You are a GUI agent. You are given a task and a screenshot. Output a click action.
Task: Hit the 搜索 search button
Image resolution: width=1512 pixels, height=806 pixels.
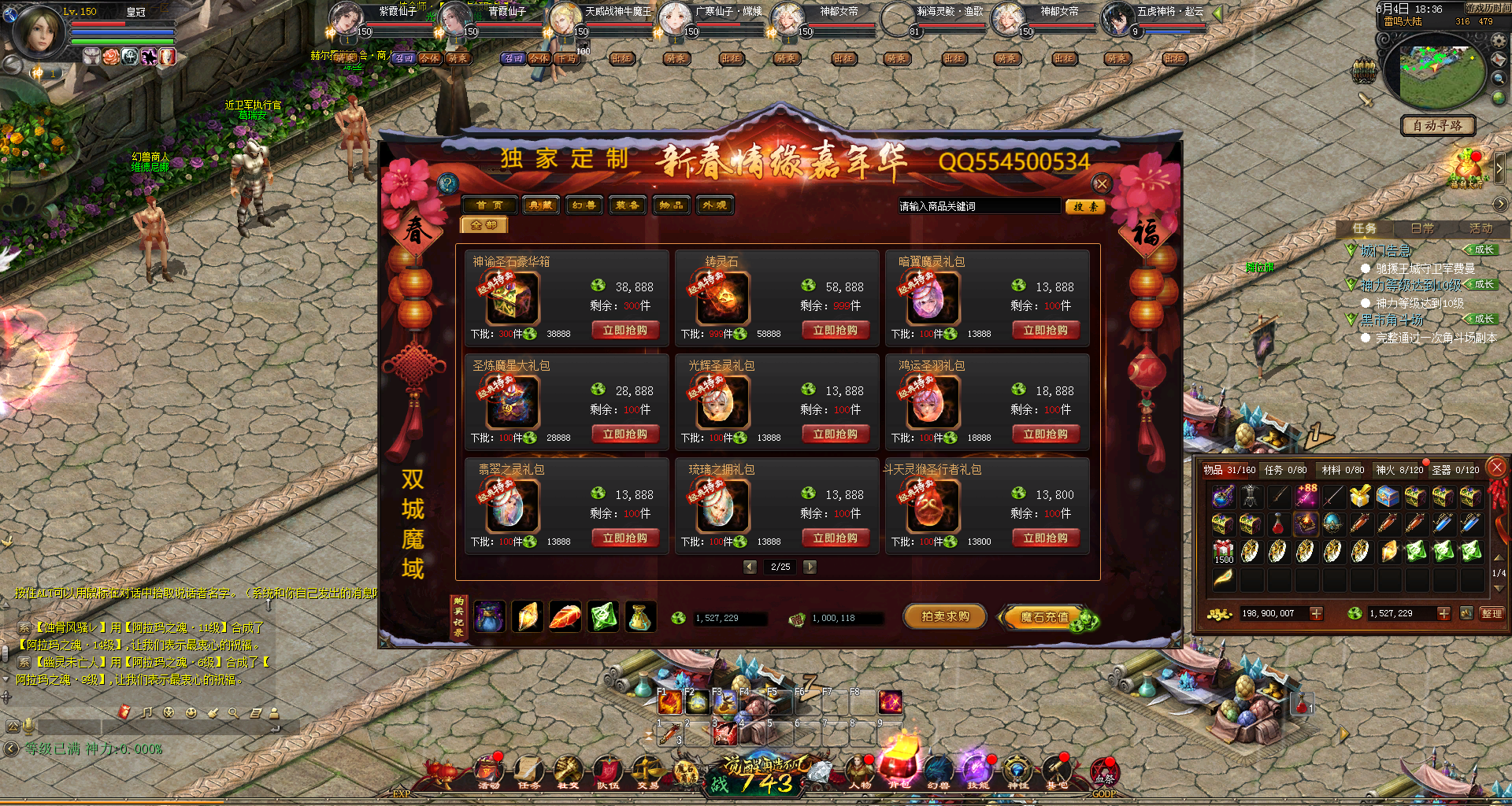[1085, 206]
